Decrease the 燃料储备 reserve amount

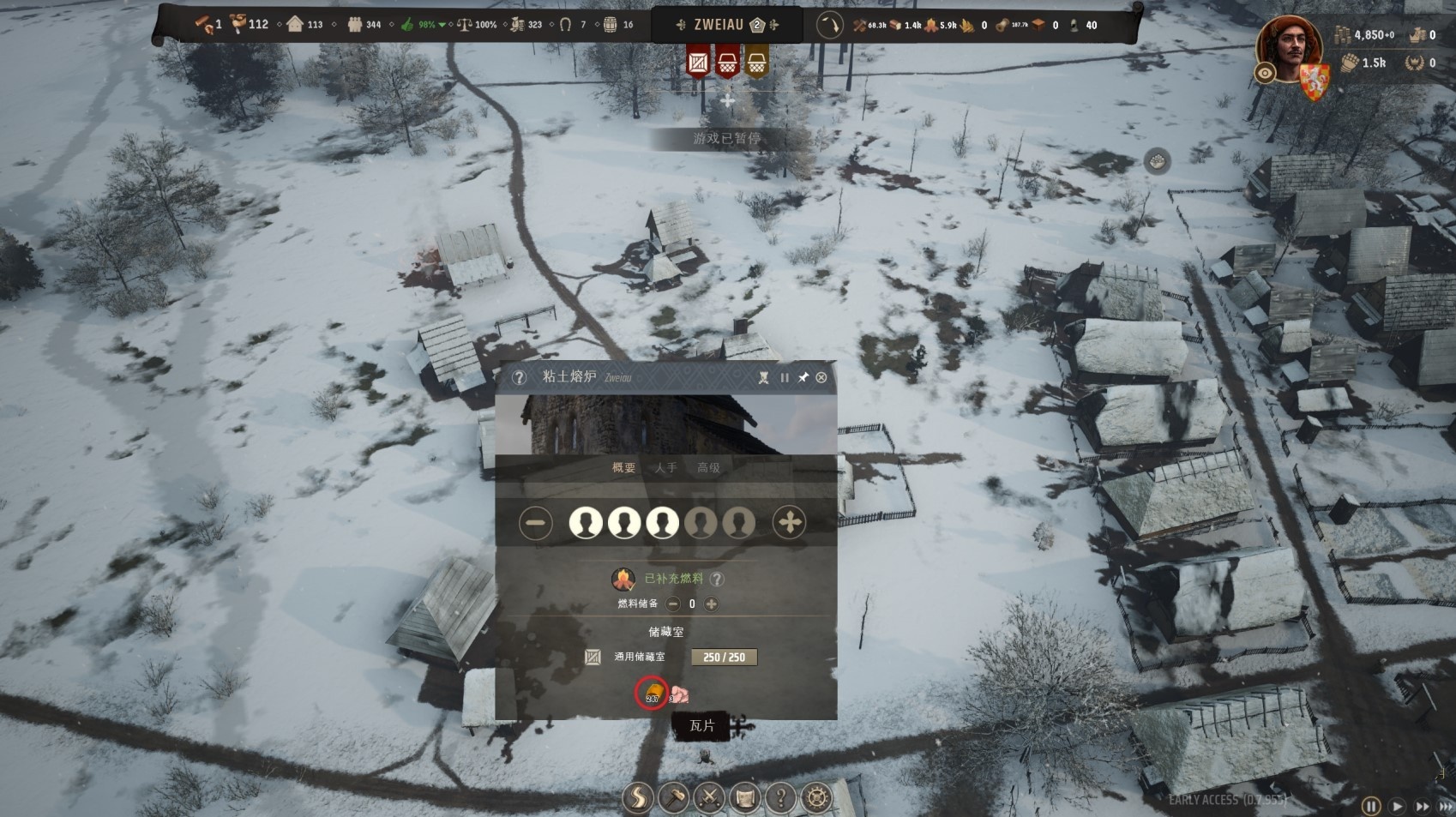click(673, 604)
